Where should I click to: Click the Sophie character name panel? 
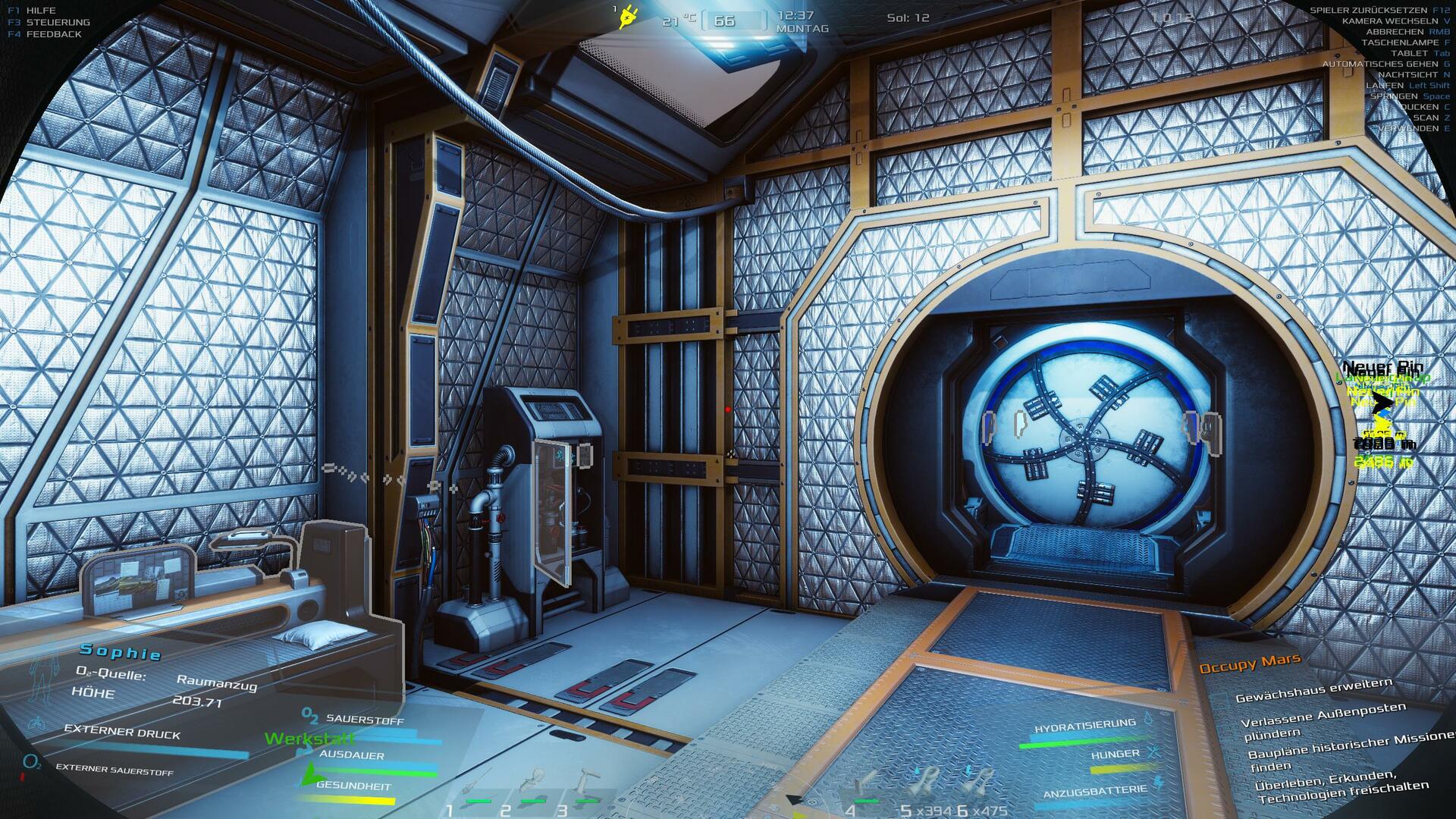pyautogui.click(x=121, y=651)
